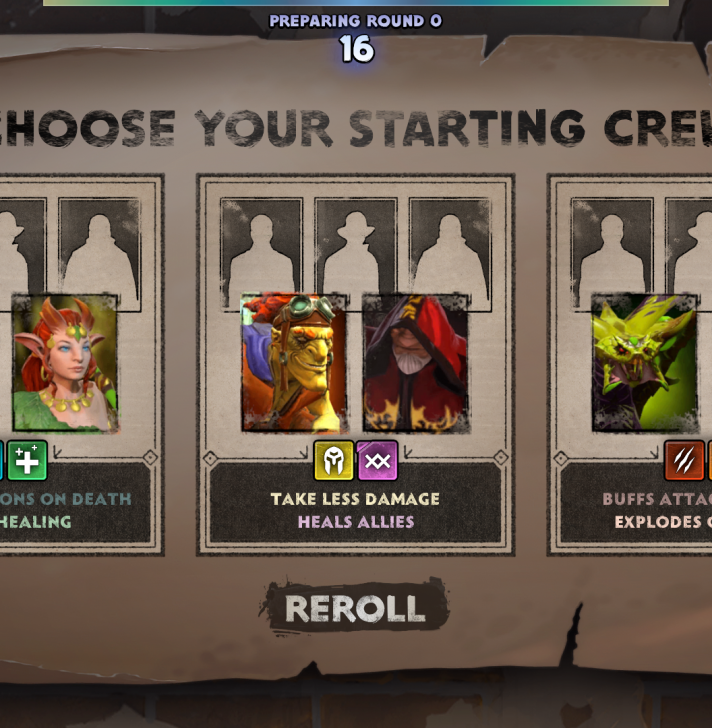The width and height of the screenshot is (712, 728).
Task: Pick the red-haired Enchantress hero portrait
Action: tap(65, 362)
